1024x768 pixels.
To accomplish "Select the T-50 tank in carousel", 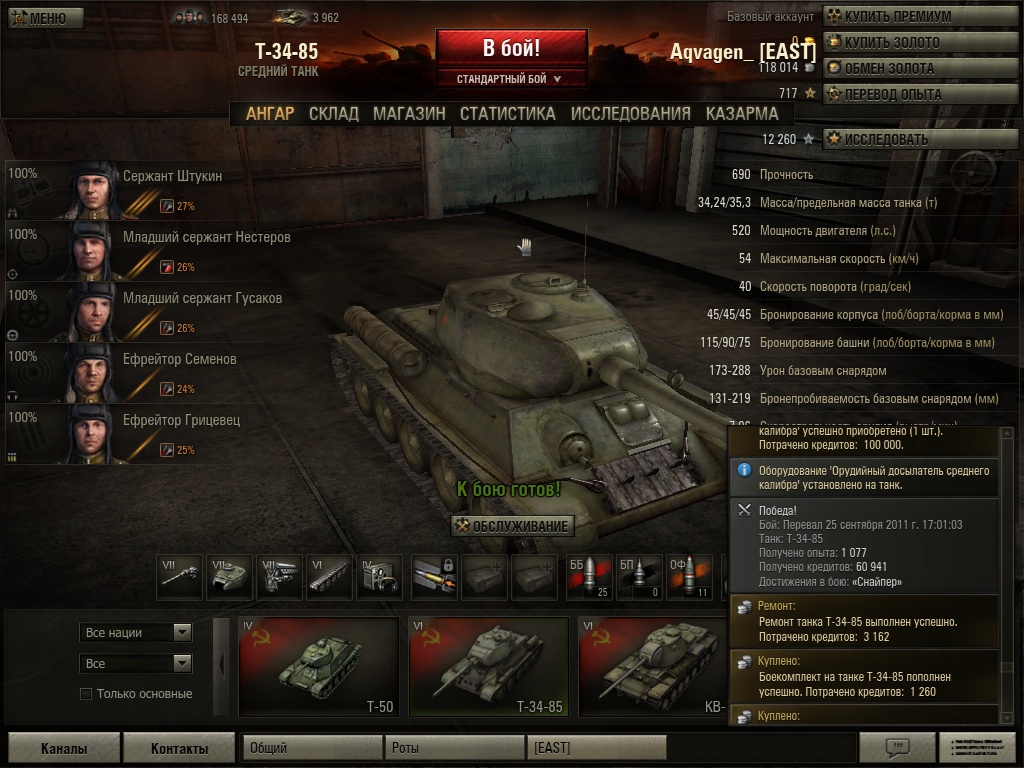I will point(317,667).
